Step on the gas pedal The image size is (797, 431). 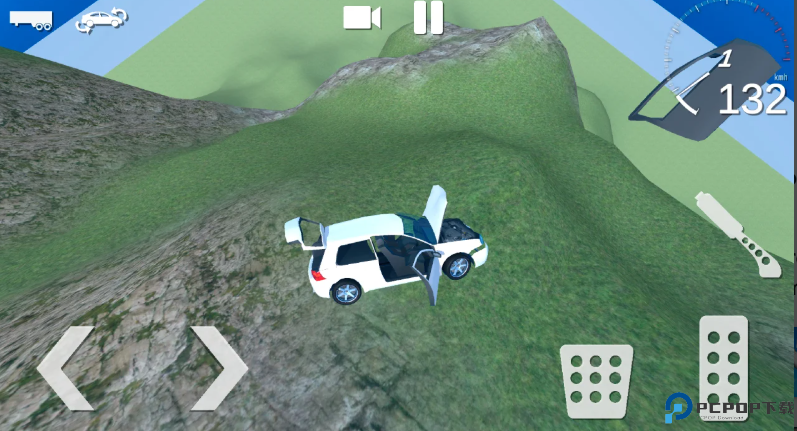(723, 365)
